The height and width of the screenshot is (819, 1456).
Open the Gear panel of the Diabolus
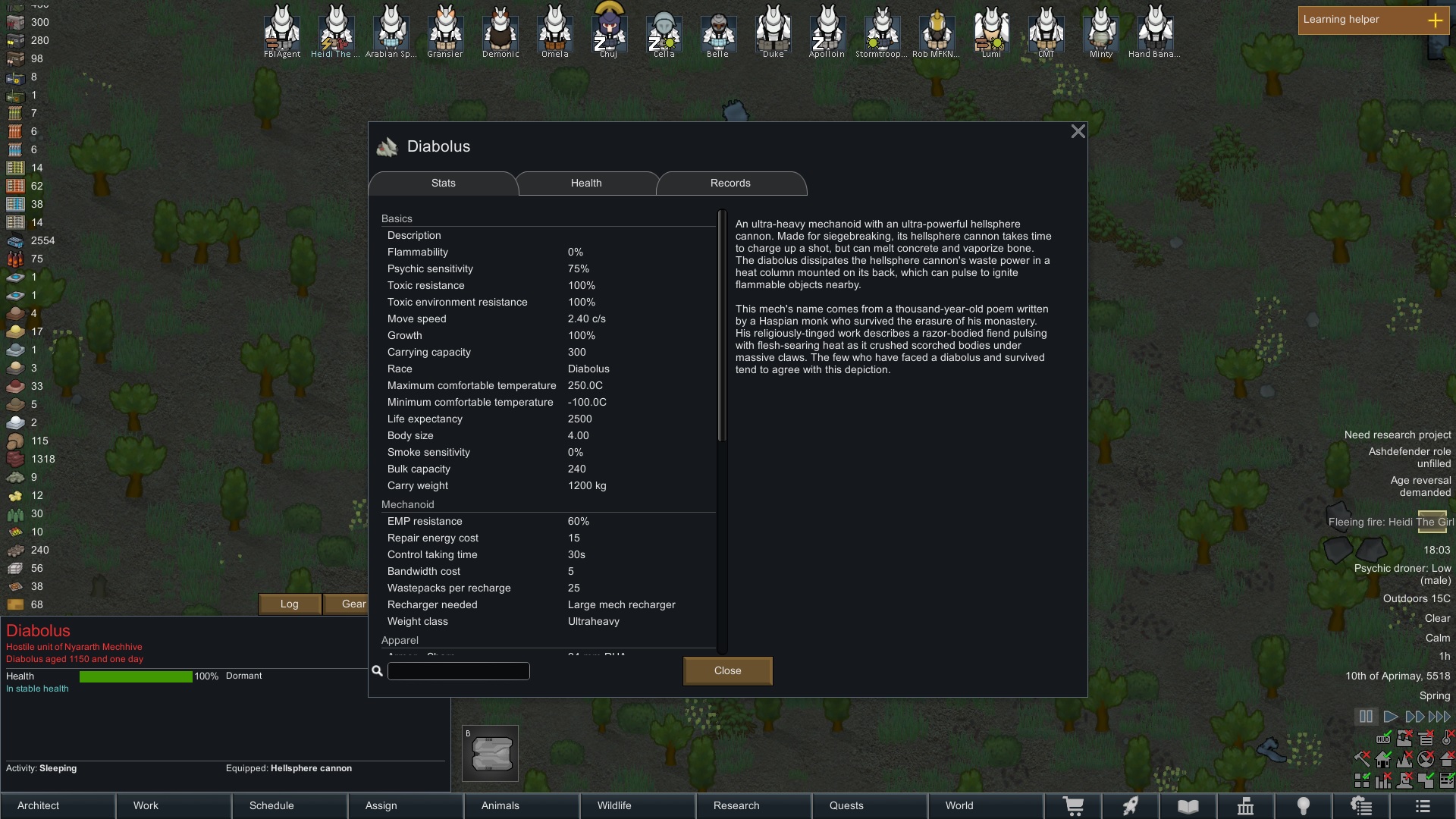(x=353, y=604)
